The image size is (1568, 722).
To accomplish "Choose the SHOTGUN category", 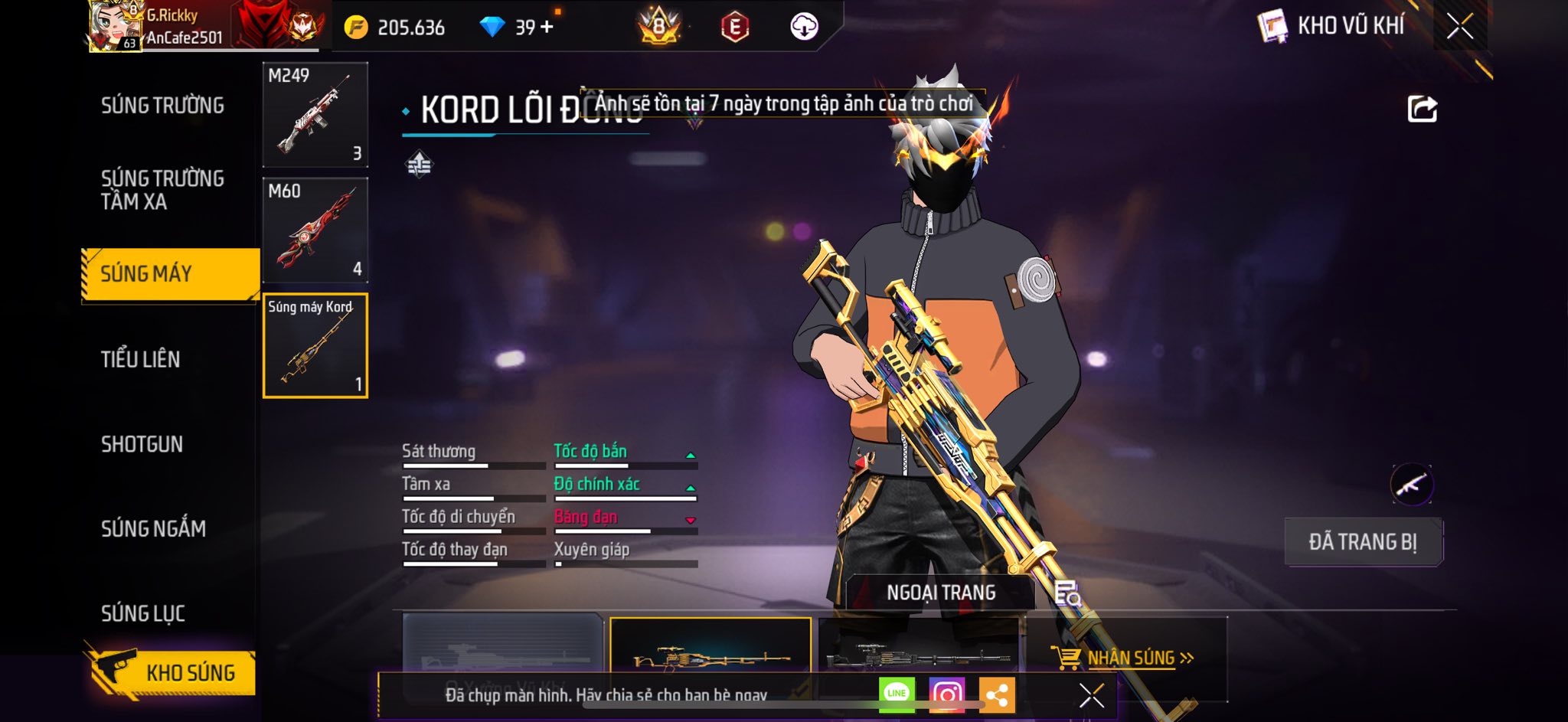I will [x=142, y=444].
